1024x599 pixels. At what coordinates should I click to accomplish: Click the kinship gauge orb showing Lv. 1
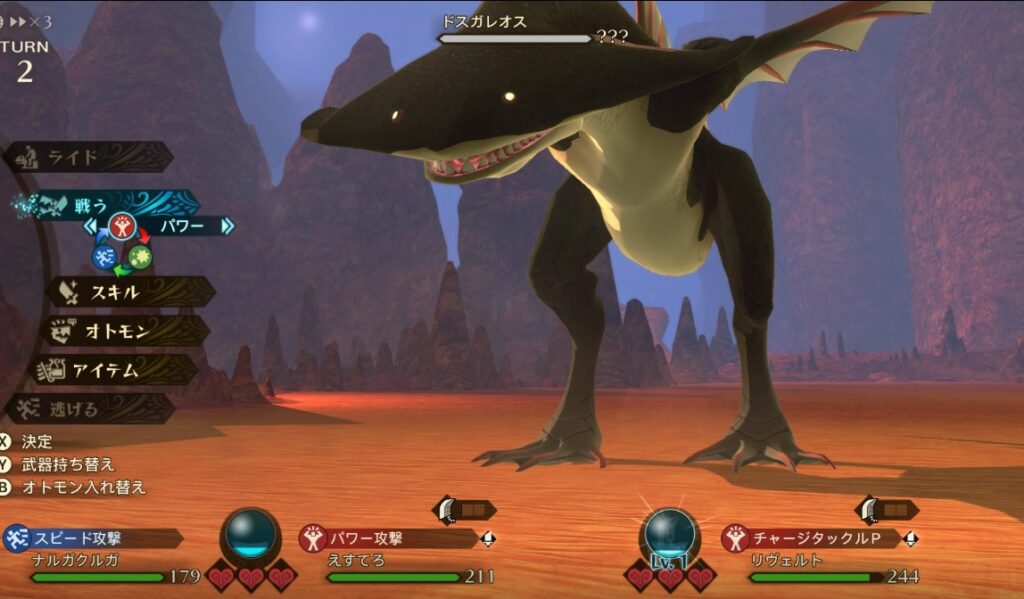click(669, 535)
